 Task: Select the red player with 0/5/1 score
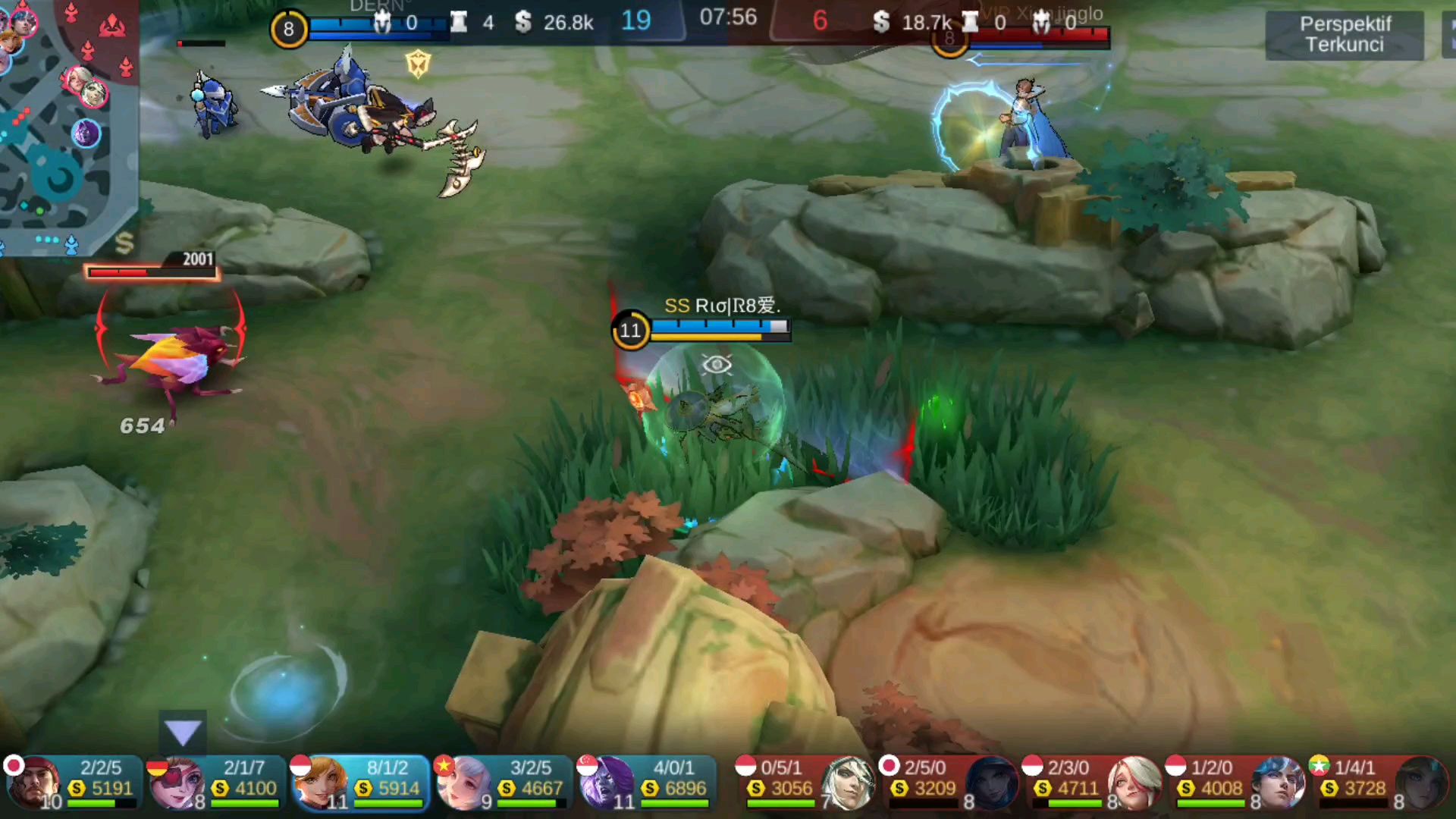(x=805, y=781)
